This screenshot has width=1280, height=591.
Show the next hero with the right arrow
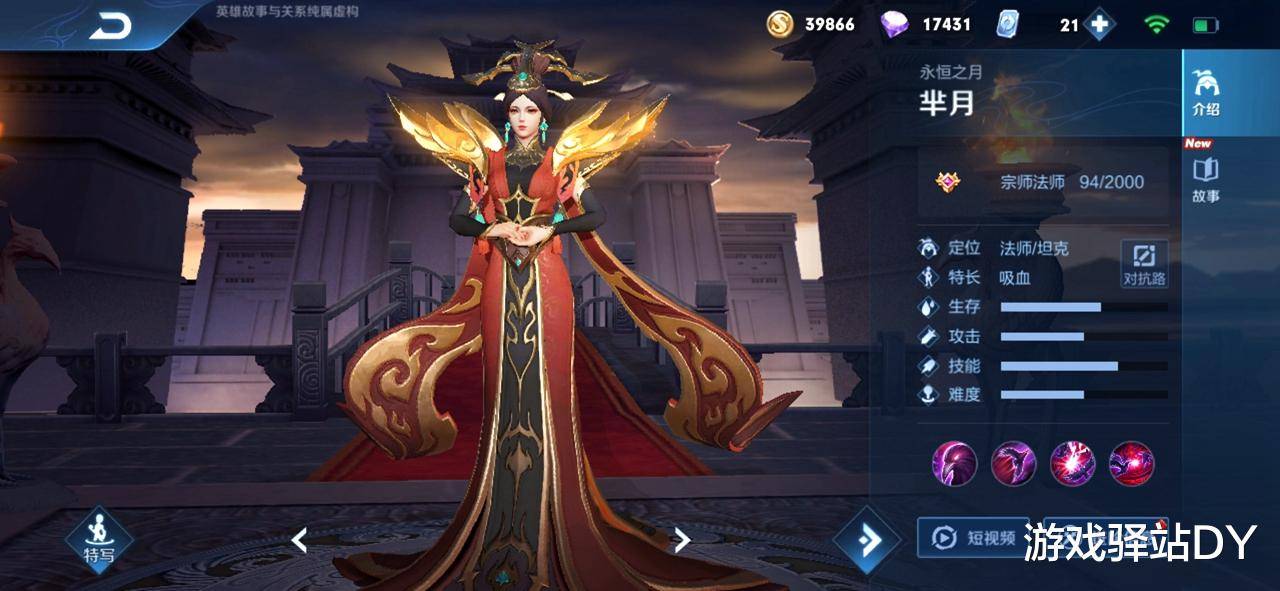[682, 540]
